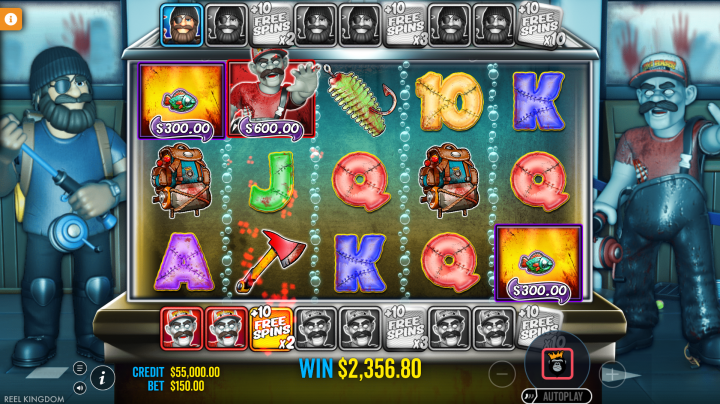Increase the bet with the plus button
The height and width of the screenshot is (404, 720).
pos(611,374)
